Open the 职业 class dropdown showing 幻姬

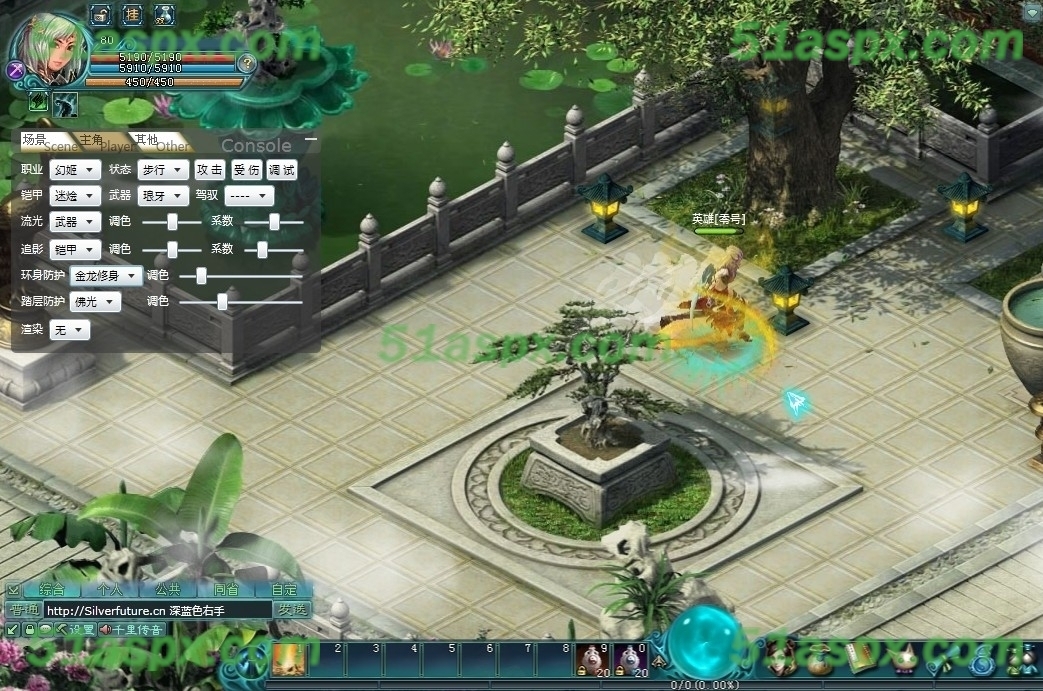pos(75,170)
